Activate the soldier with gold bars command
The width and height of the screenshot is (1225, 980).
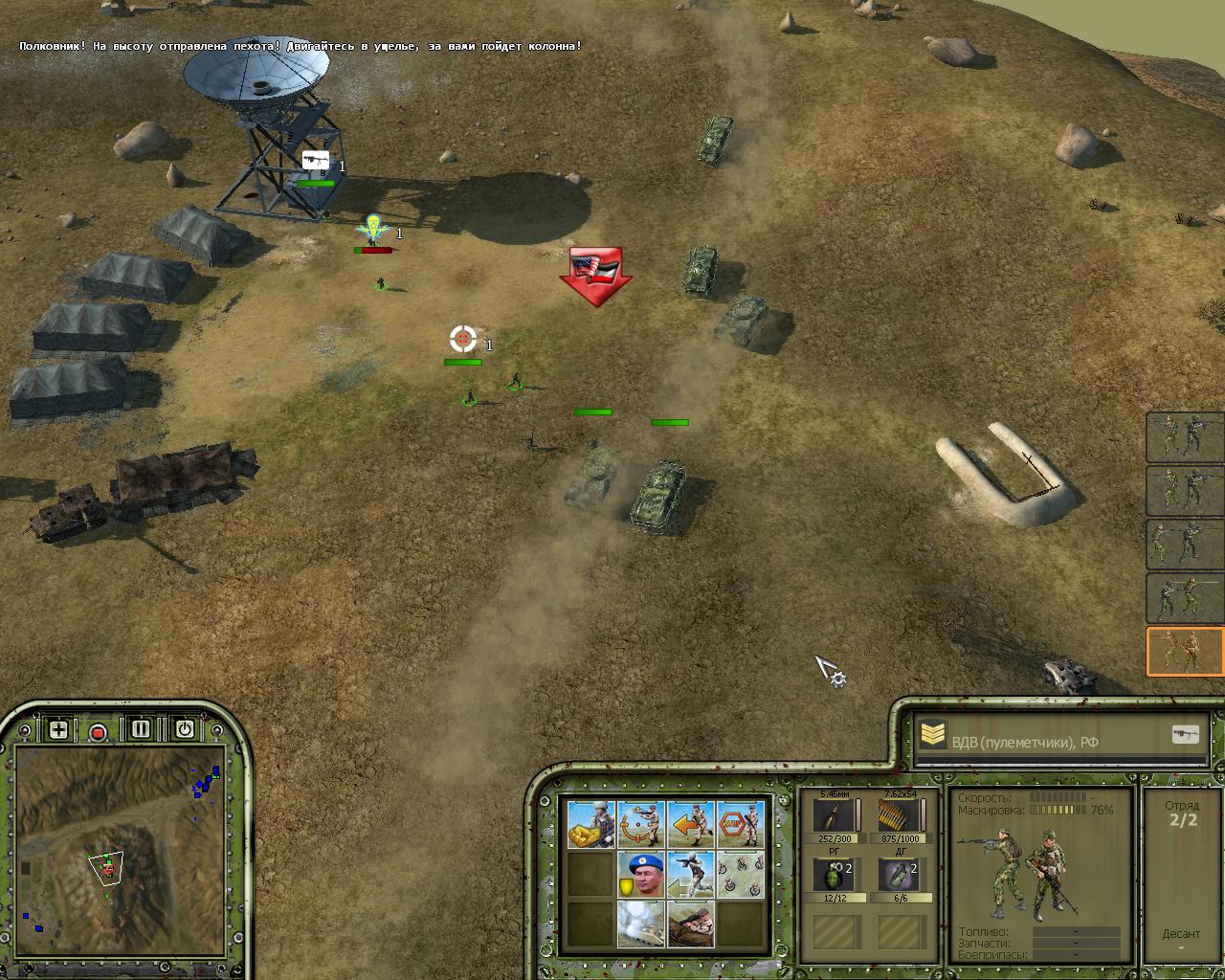590,825
